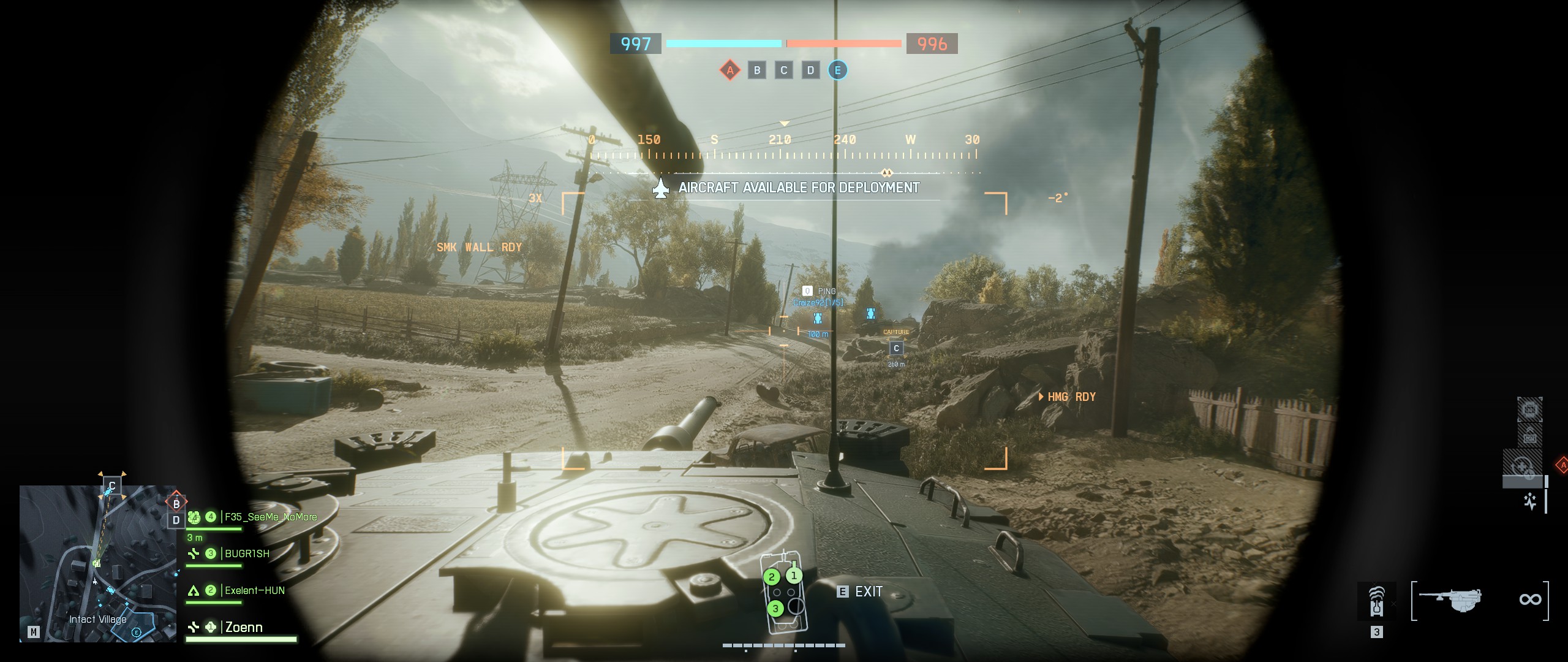The image size is (1568, 662).
Task: Click the Capture C world objective marker
Action: [x=896, y=348]
